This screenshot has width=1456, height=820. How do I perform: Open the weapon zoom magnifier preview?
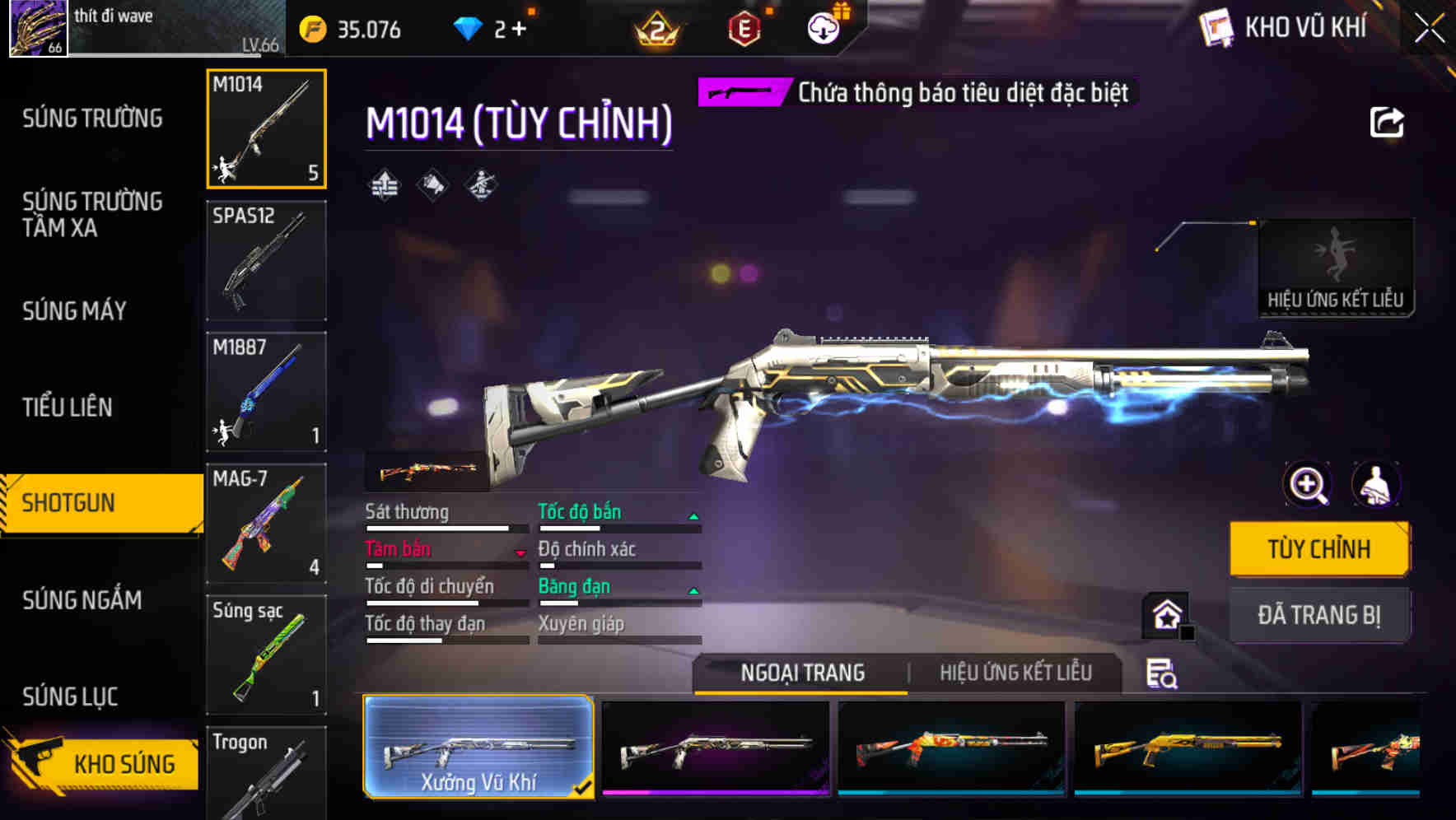click(x=1307, y=485)
